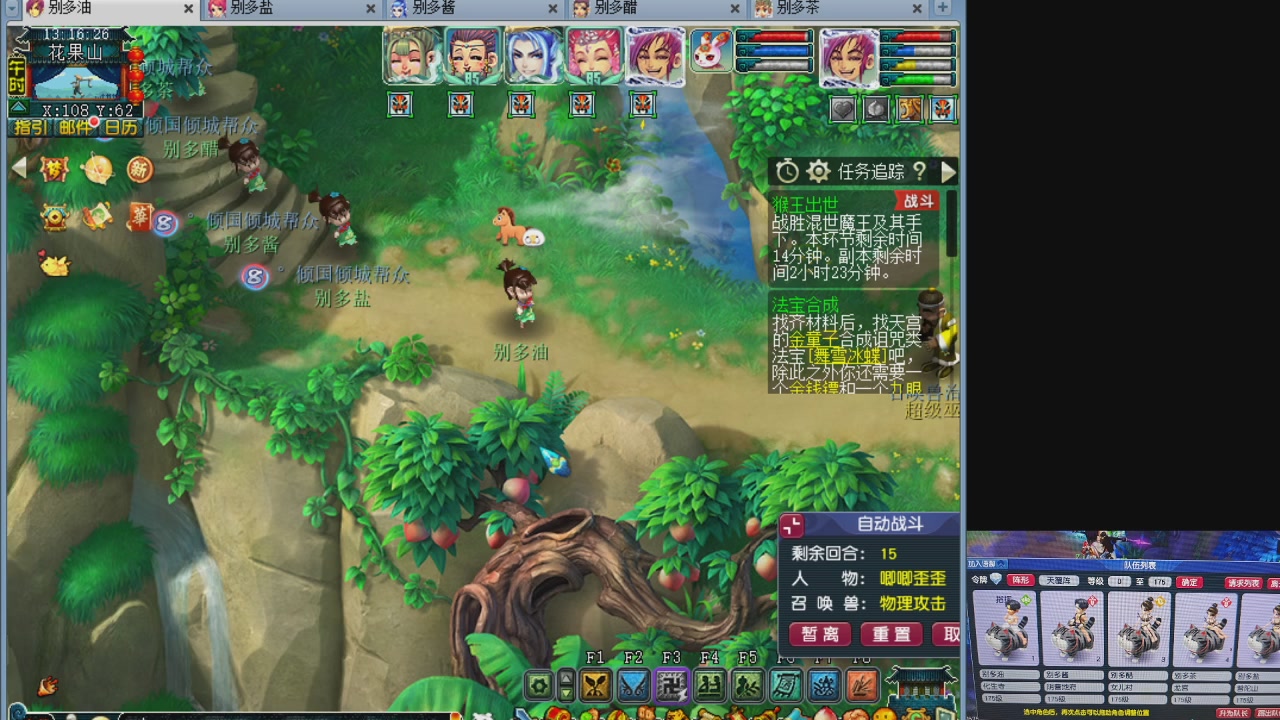Open the gear icon on the 任务追踪 panel
The image size is (1280, 720).
click(818, 171)
